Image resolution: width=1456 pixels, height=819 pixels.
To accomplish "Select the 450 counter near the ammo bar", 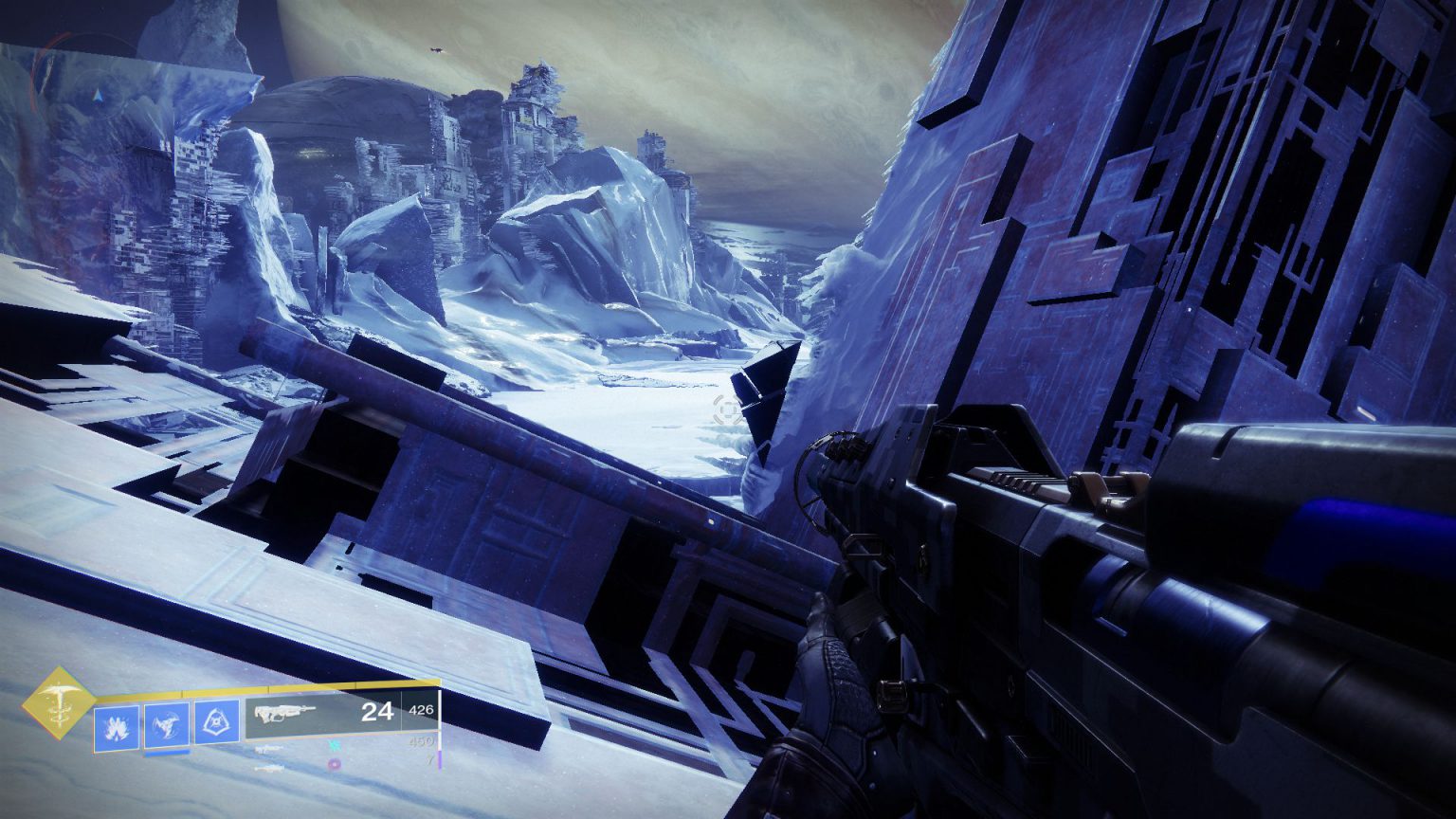I will click(423, 742).
